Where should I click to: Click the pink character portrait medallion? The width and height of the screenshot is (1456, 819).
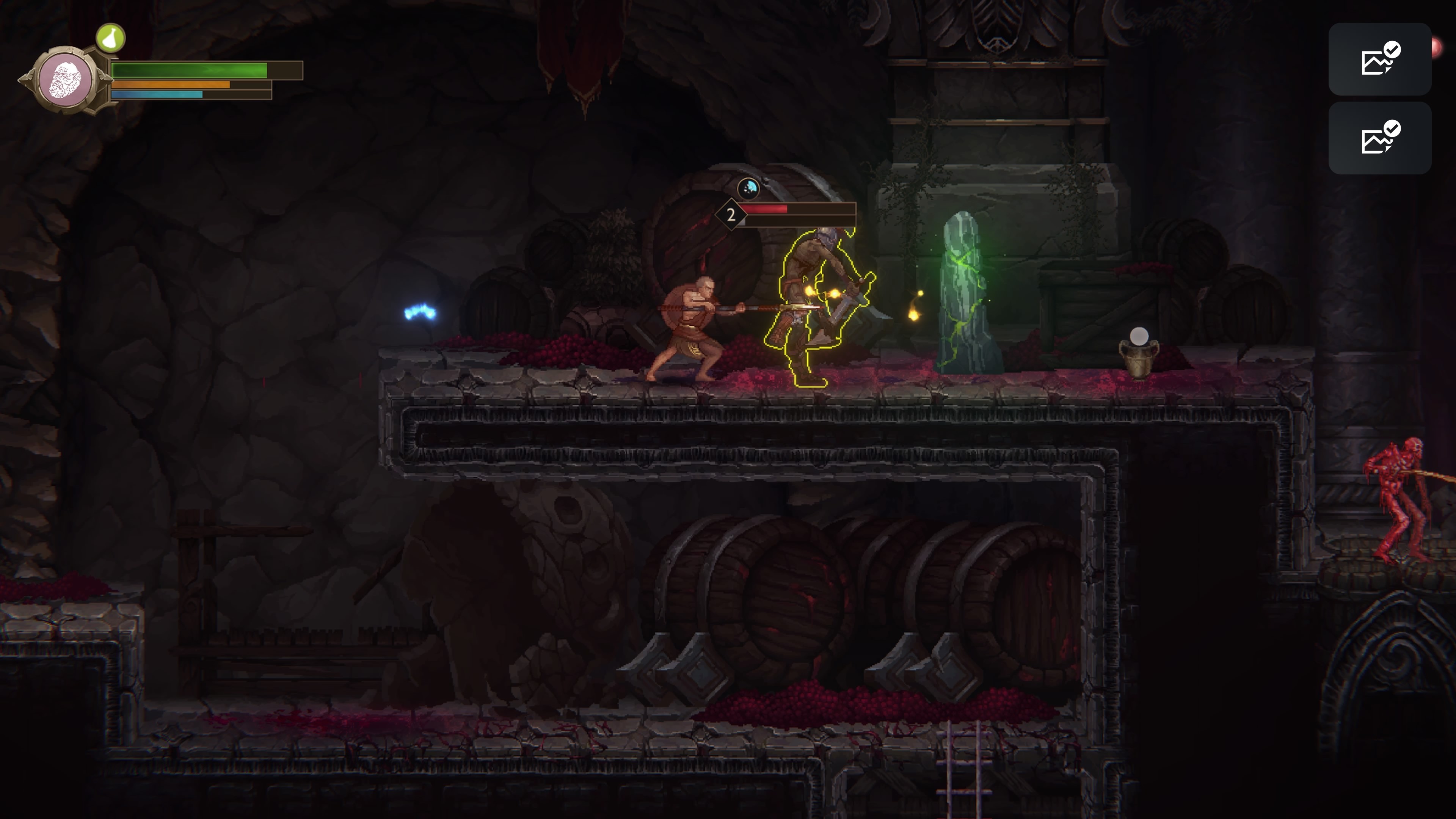pos(66,80)
